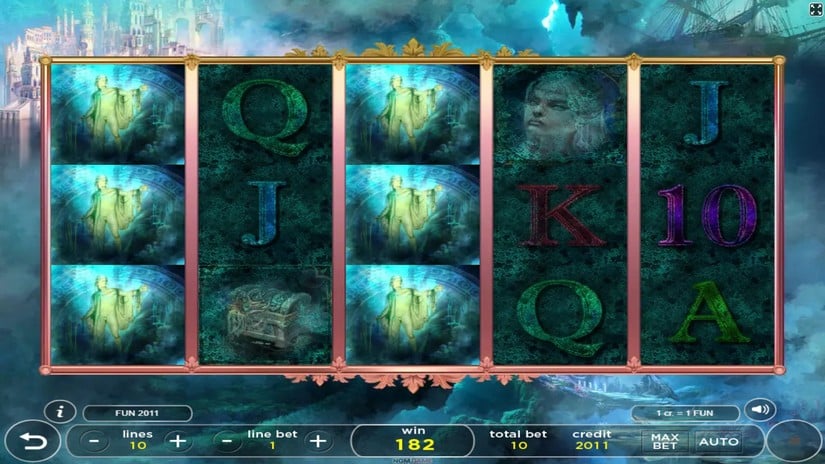The width and height of the screenshot is (825, 464).
Task: Activate AUTO spin mode
Action: (718, 440)
